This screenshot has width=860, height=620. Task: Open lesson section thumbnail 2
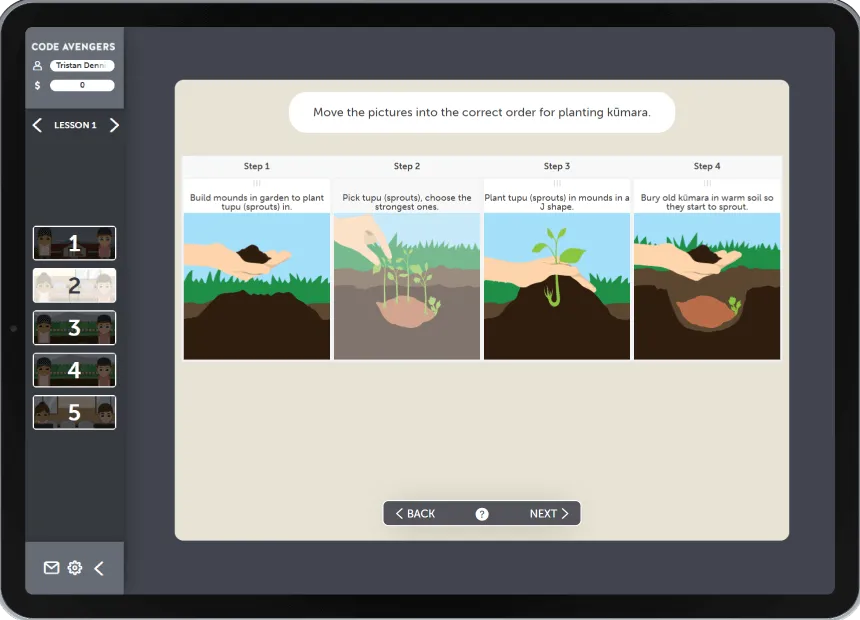(x=74, y=285)
